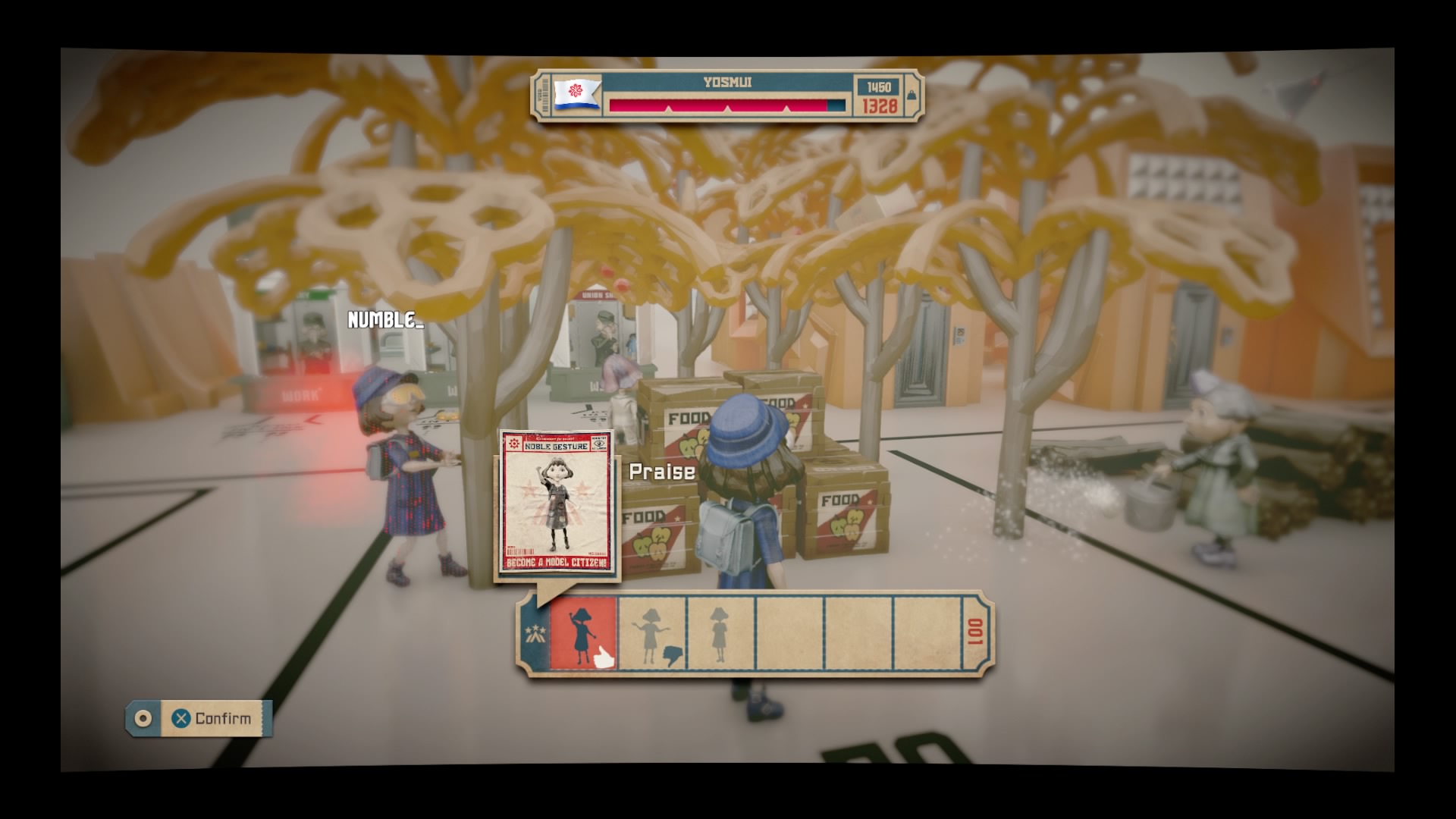The width and height of the screenshot is (1456, 819).
Task: Click the Yosmui town flag icon
Action: point(576,94)
